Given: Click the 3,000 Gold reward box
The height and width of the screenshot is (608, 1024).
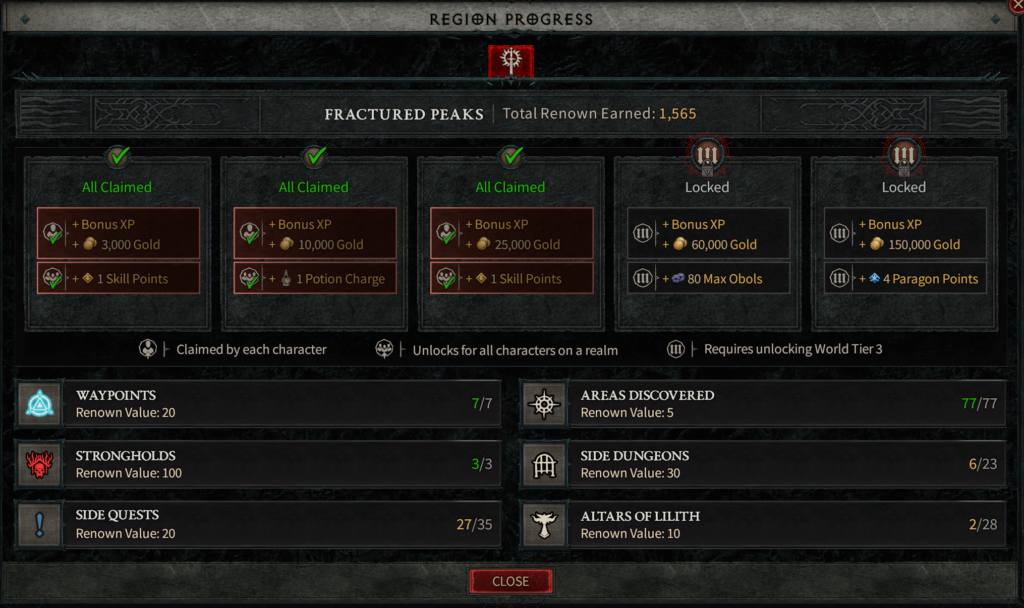Looking at the screenshot, I should (118, 234).
